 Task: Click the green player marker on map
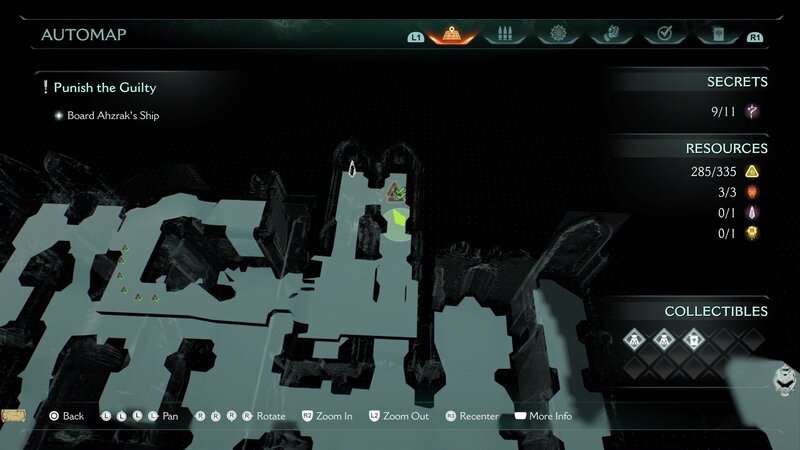coord(399,219)
